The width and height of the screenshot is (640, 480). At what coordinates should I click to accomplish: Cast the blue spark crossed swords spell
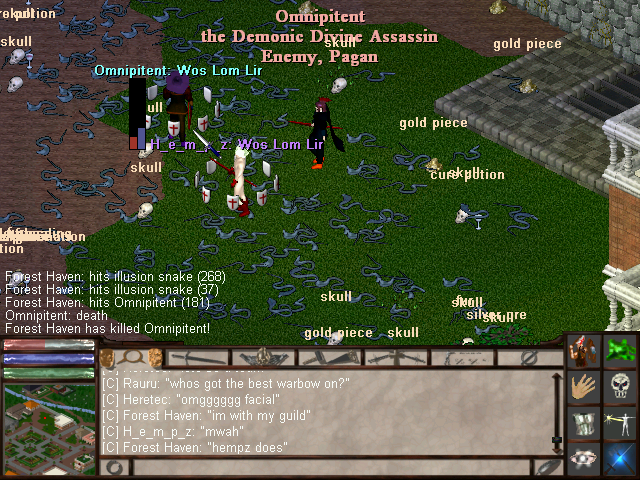pyautogui.click(x=619, y=458)
